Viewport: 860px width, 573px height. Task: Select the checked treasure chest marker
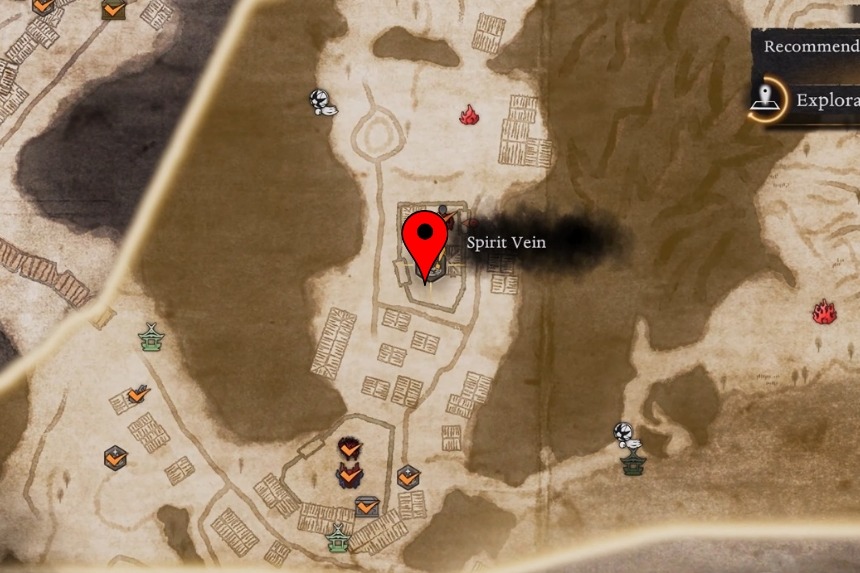pyautogui.click(x=366, y=507)
